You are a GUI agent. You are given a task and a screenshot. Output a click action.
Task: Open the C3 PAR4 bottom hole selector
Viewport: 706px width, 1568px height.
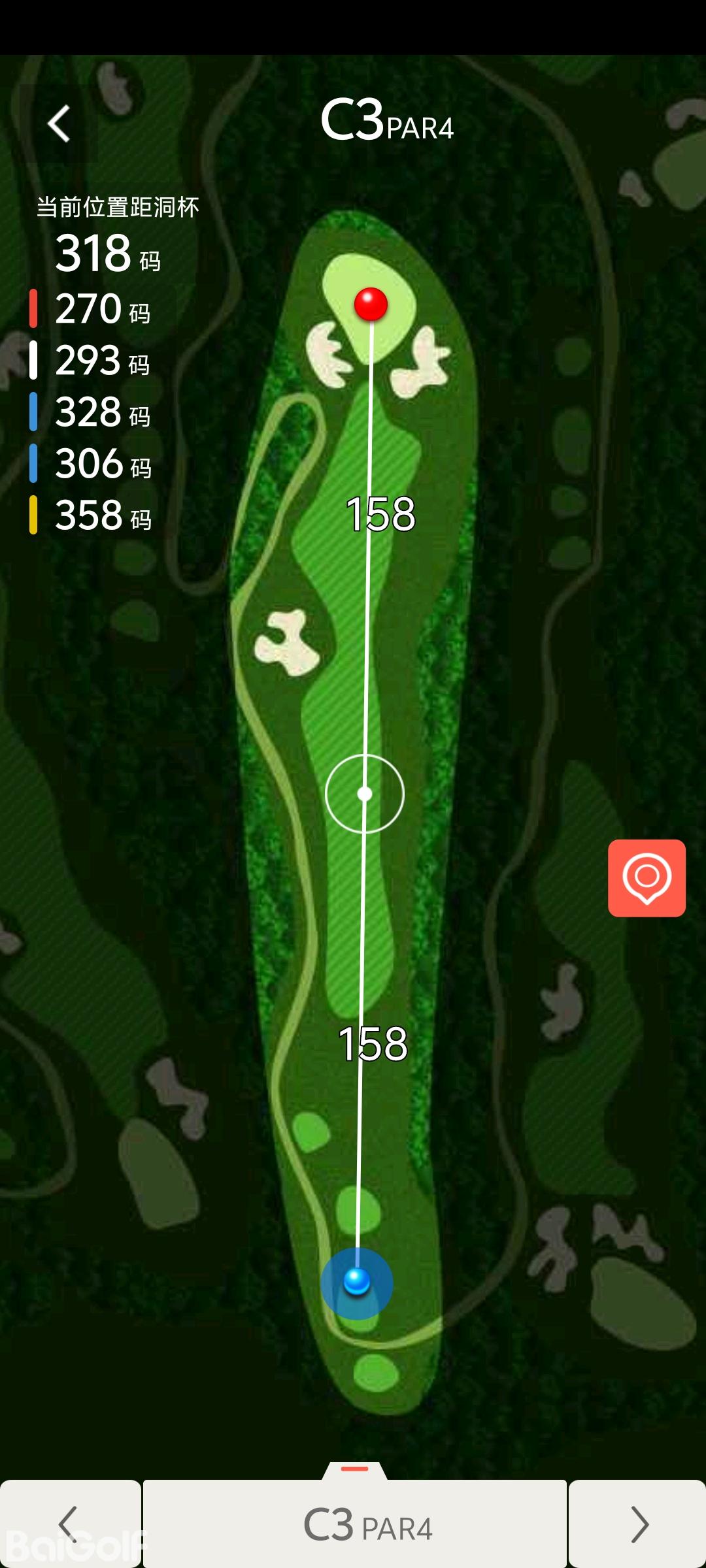(x=355, y=1524)
